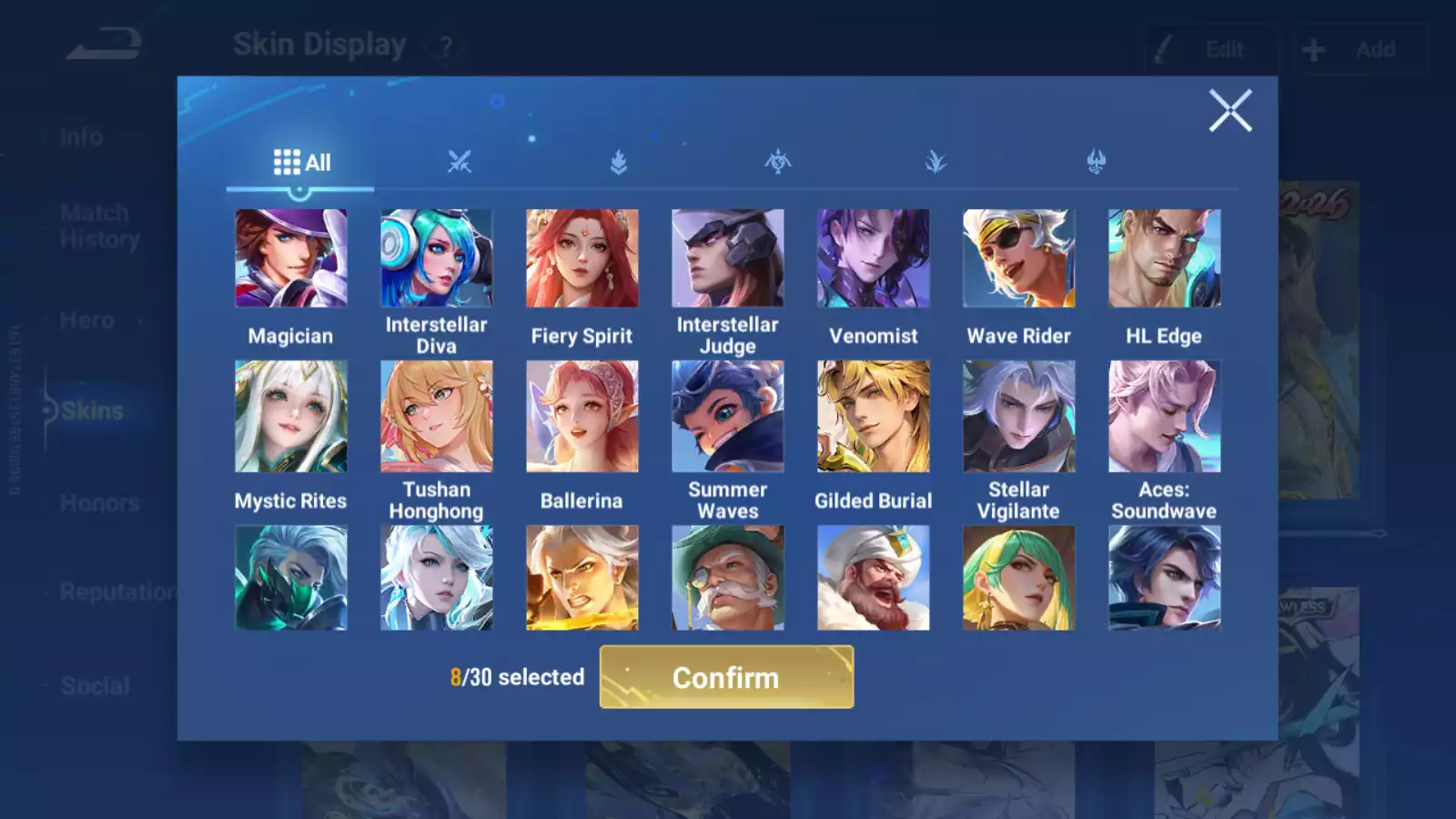Screen dimensions: 1456x819
Task: Toggle selection of the Interstellar Diva skin
Action: (437, 258)
